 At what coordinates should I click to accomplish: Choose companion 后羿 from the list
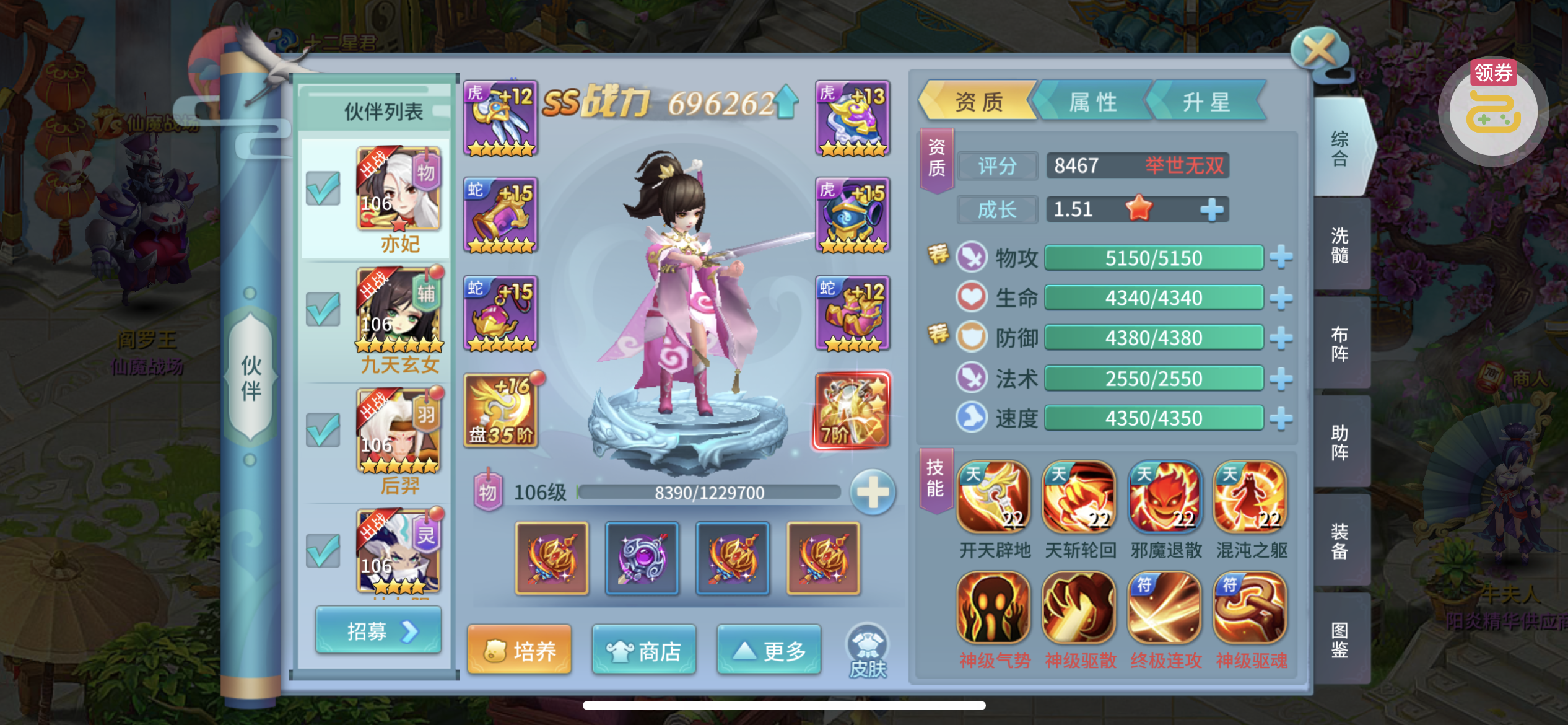[x=399, y=441]
